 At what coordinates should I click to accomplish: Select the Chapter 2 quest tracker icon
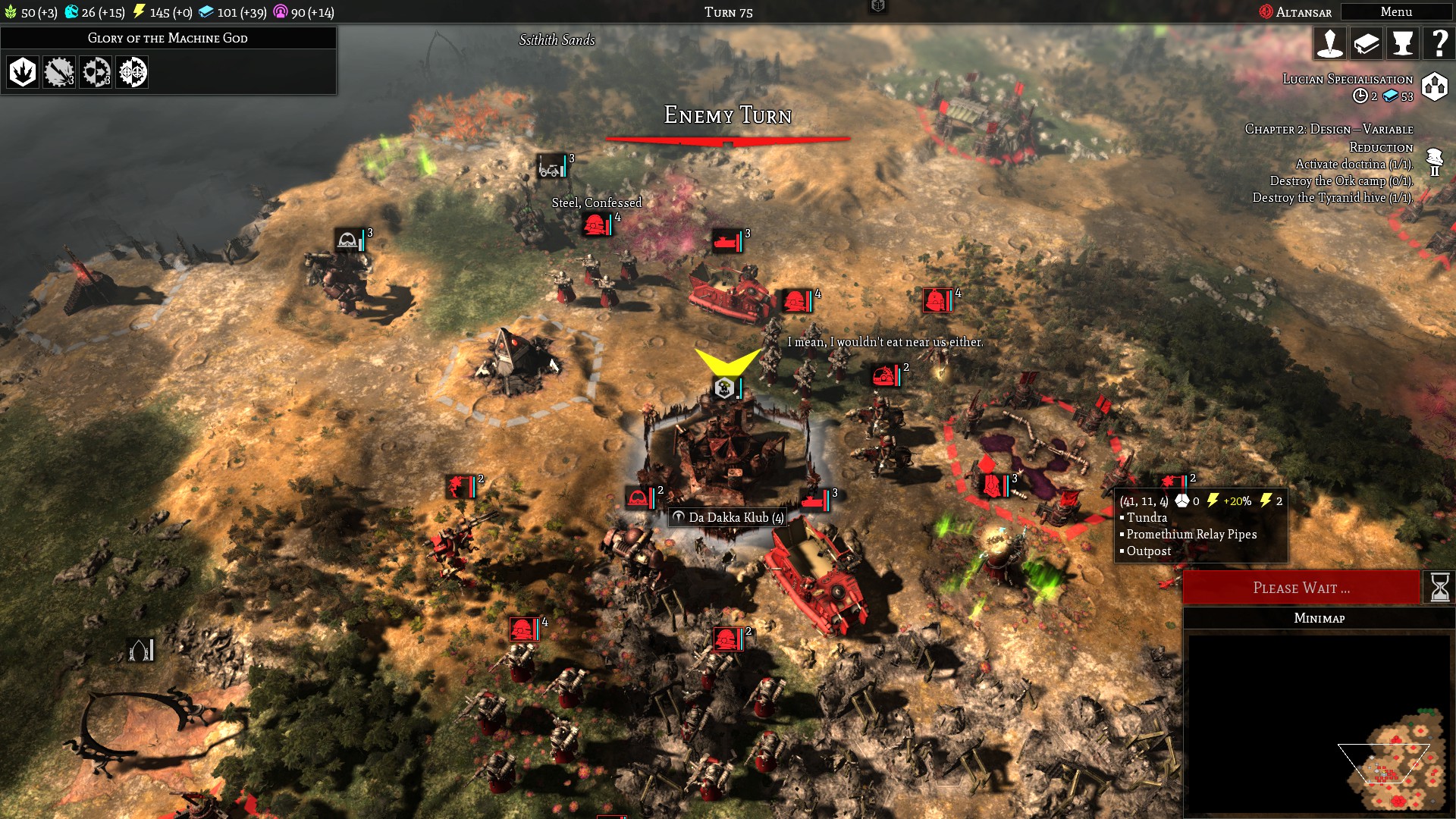click(1434, 162)
